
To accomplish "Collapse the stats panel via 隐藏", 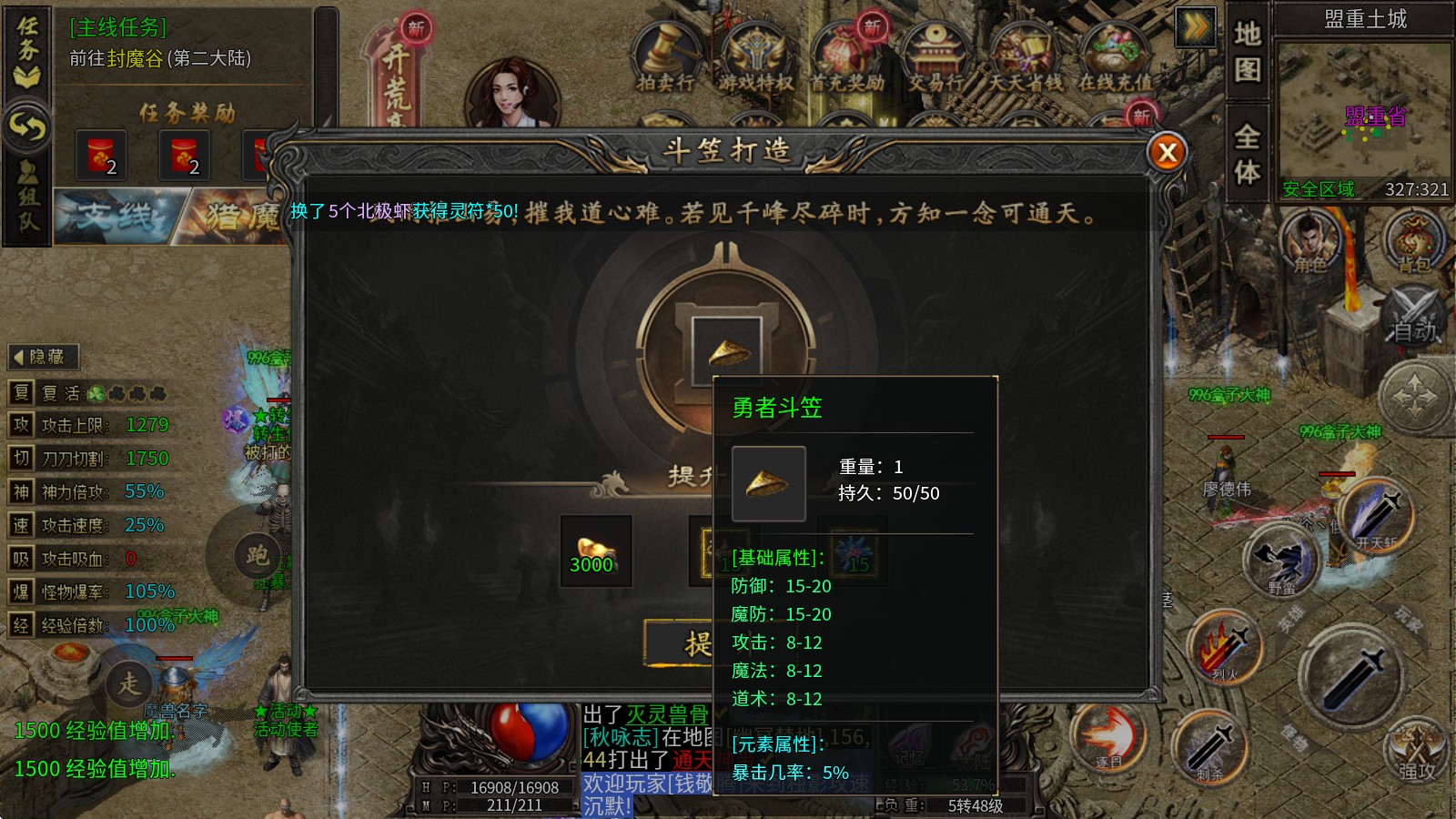I will click(x=44, y=357).
